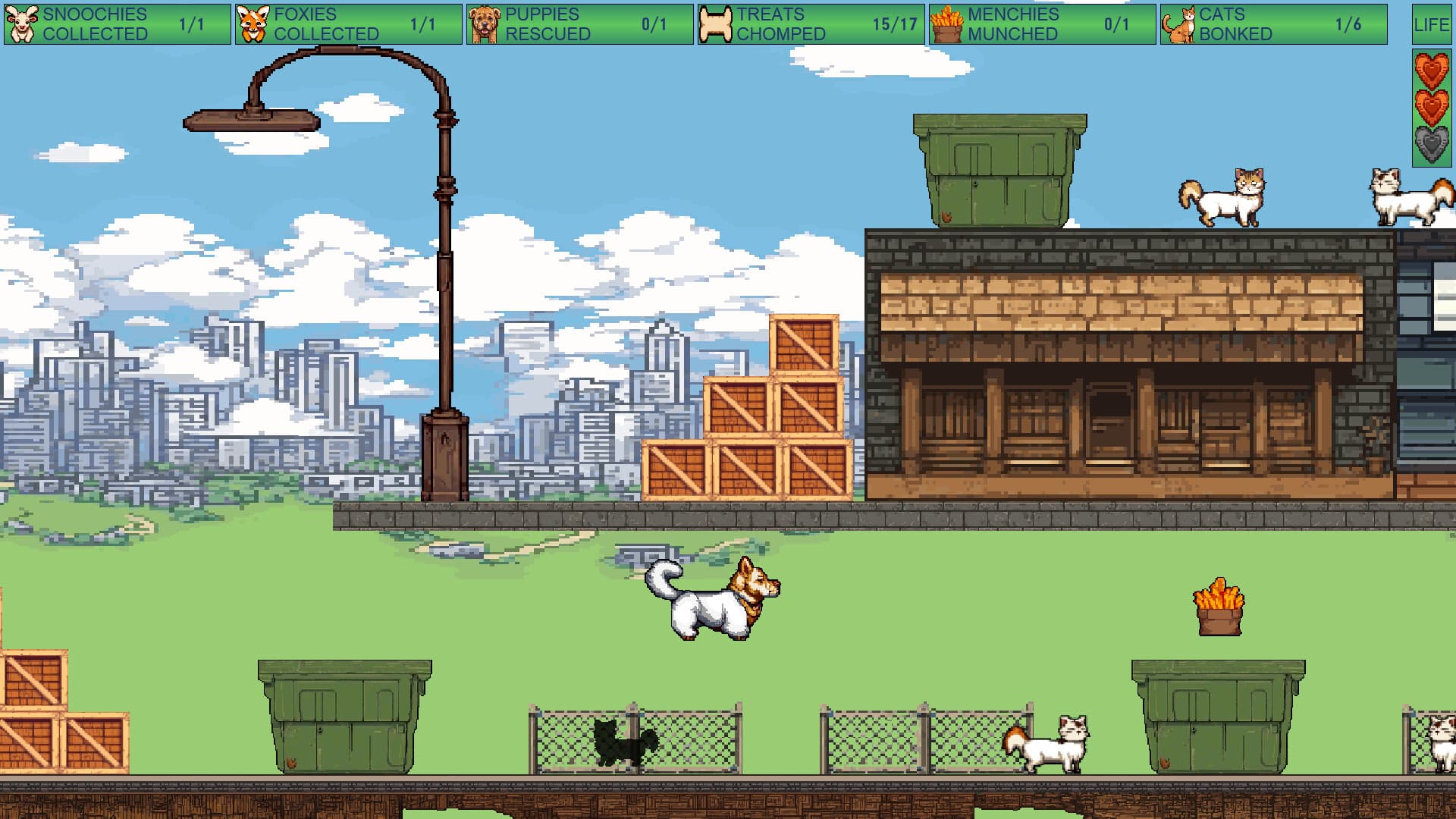1456x819 pixels.
Task: Click the Puppies Rescued dog icon
Action: point(485,23)
